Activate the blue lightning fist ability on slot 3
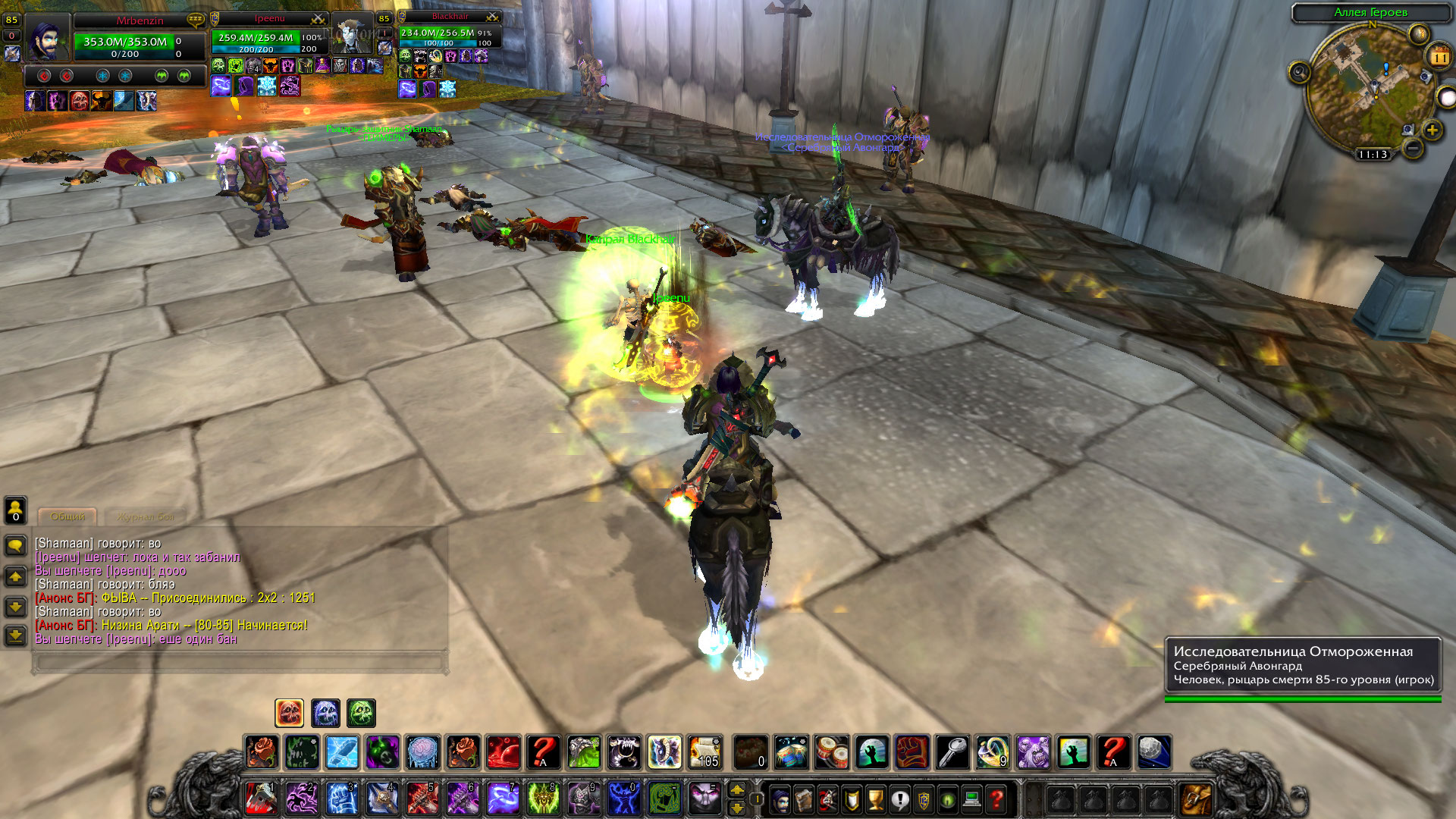 click(x=341, y=799)
